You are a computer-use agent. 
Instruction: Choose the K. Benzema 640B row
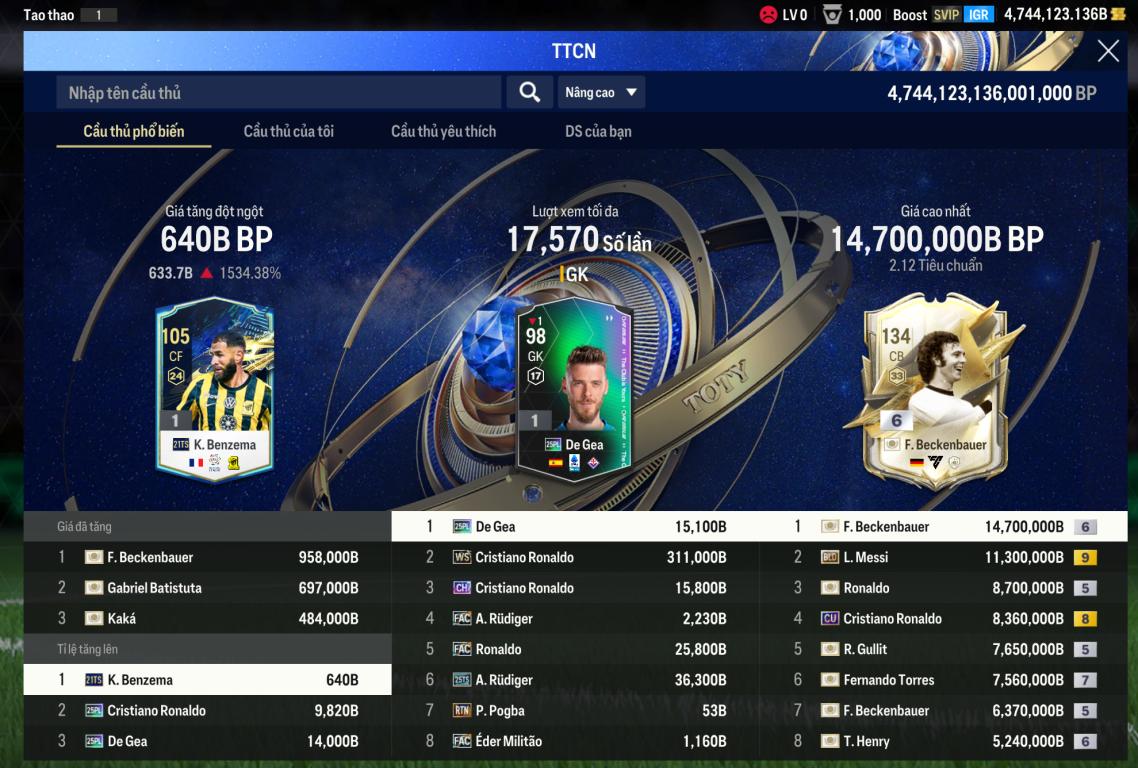pos(207,680)
